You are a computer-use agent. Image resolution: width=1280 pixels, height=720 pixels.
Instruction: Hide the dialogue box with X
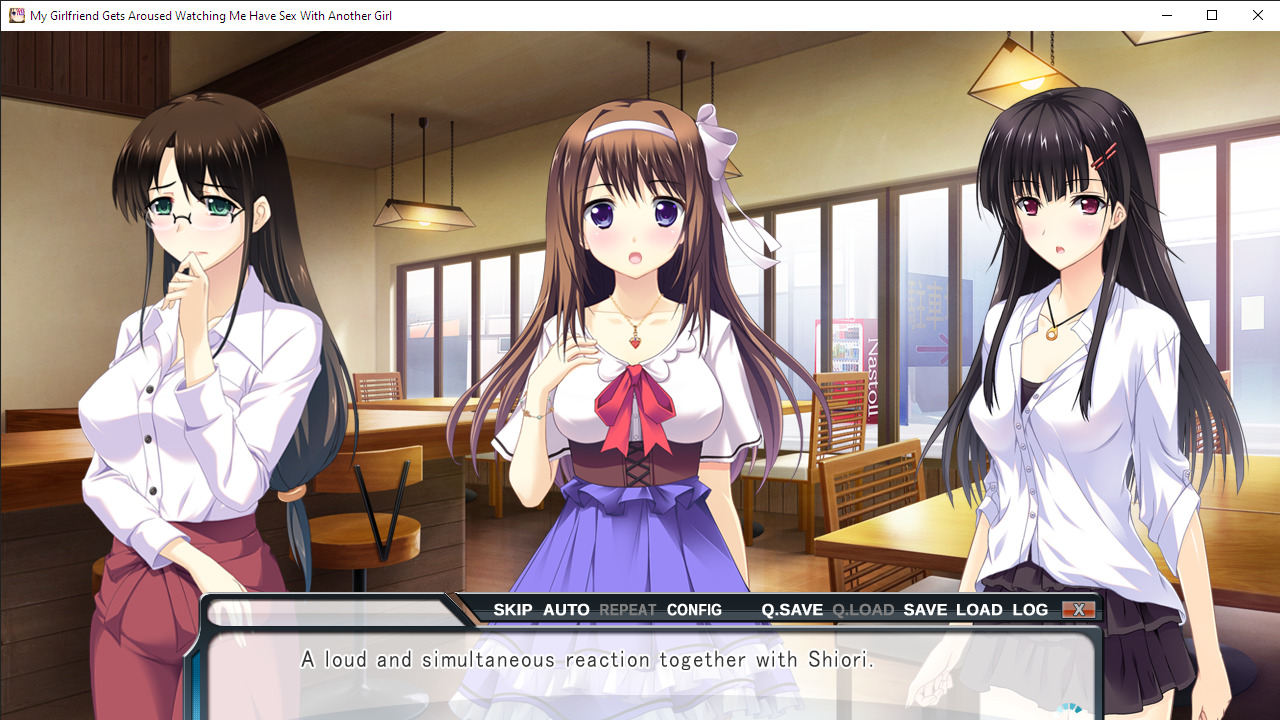pos(1078,610)
